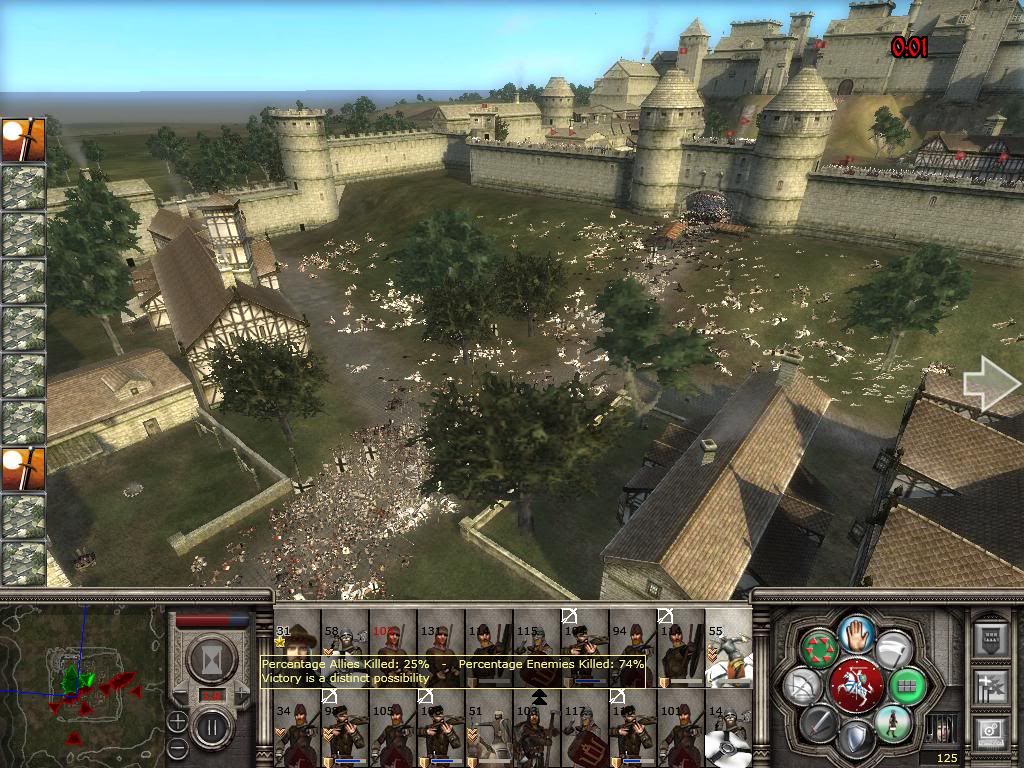Toggle the hourglass game speed button

(x=213, y=659)
